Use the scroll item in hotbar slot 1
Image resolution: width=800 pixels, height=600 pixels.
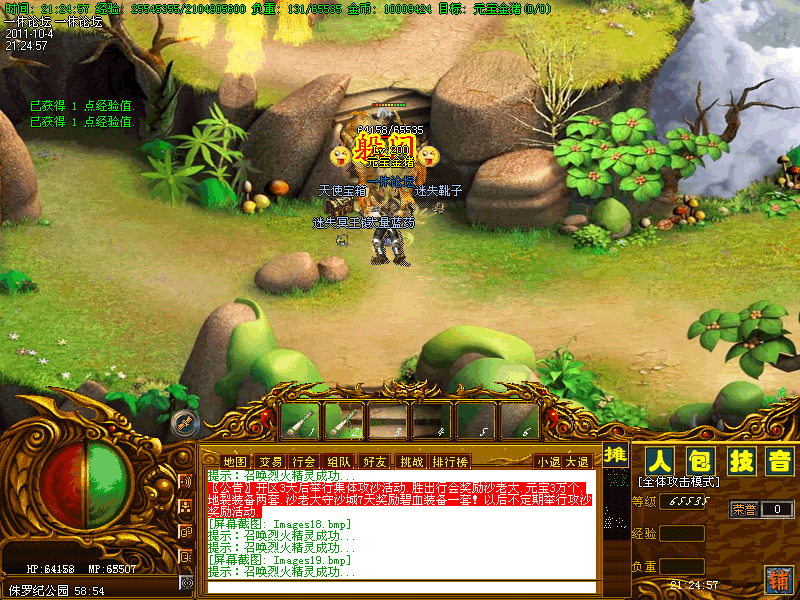299,420
